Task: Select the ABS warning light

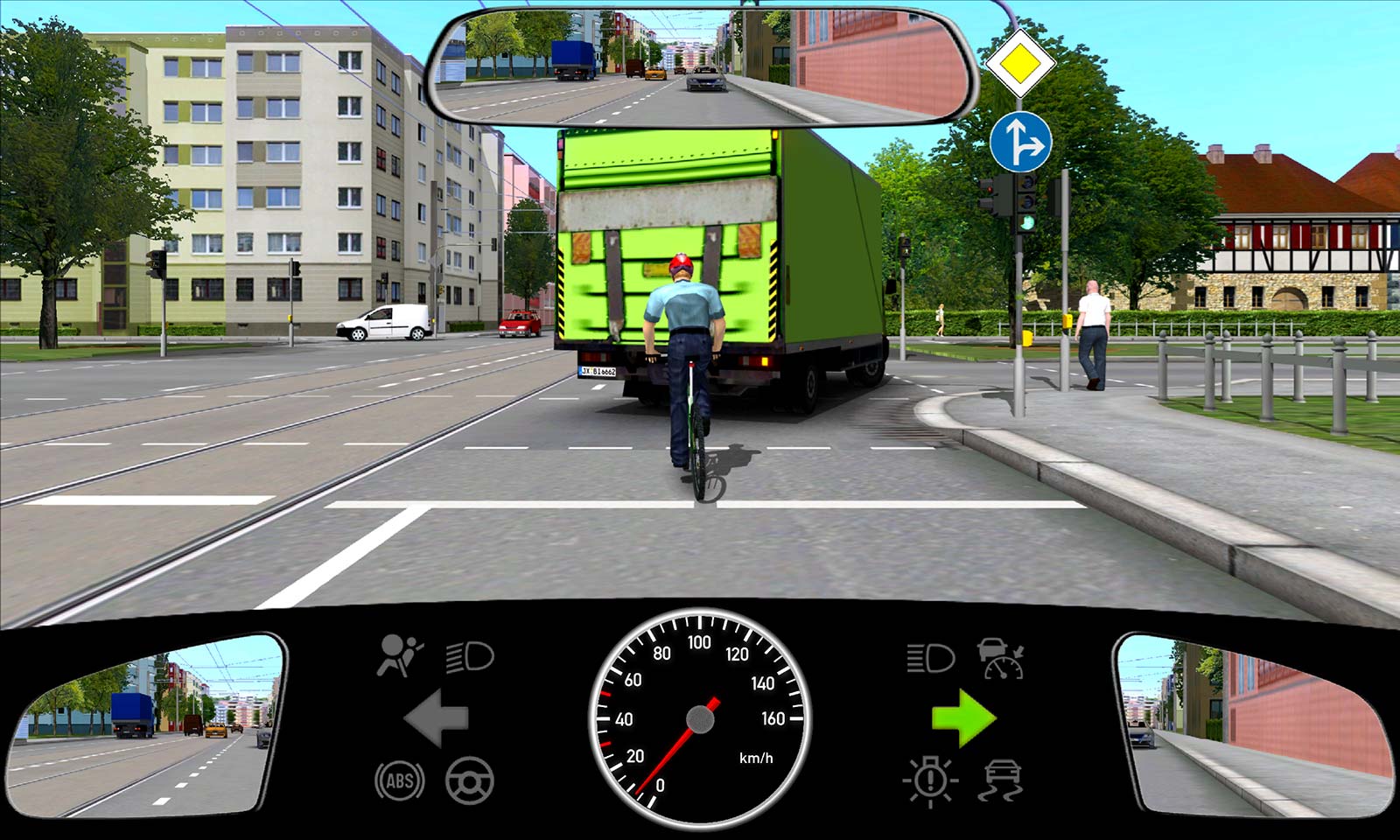Action: 399,780
